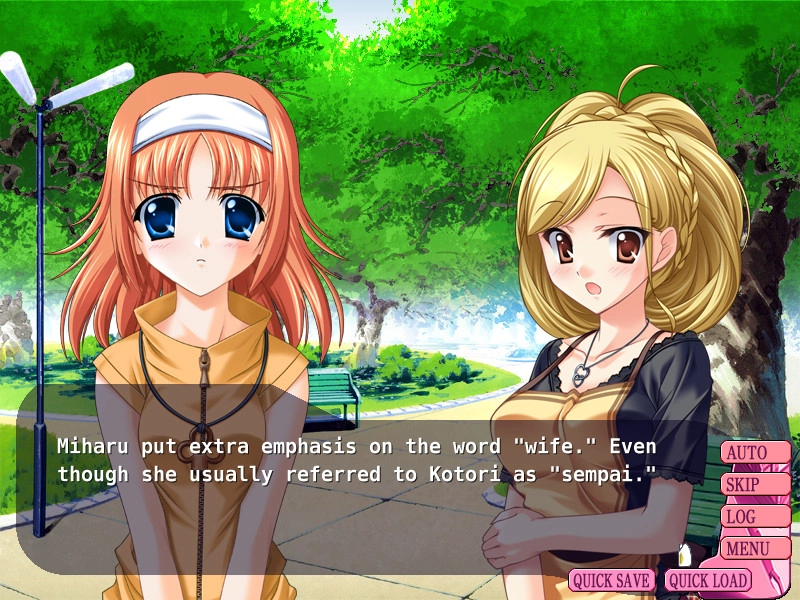The width and height of the screenshot is (800, 600).
Task: Click QUICK SAVE to save progress
Action: (x=612, y=580)
